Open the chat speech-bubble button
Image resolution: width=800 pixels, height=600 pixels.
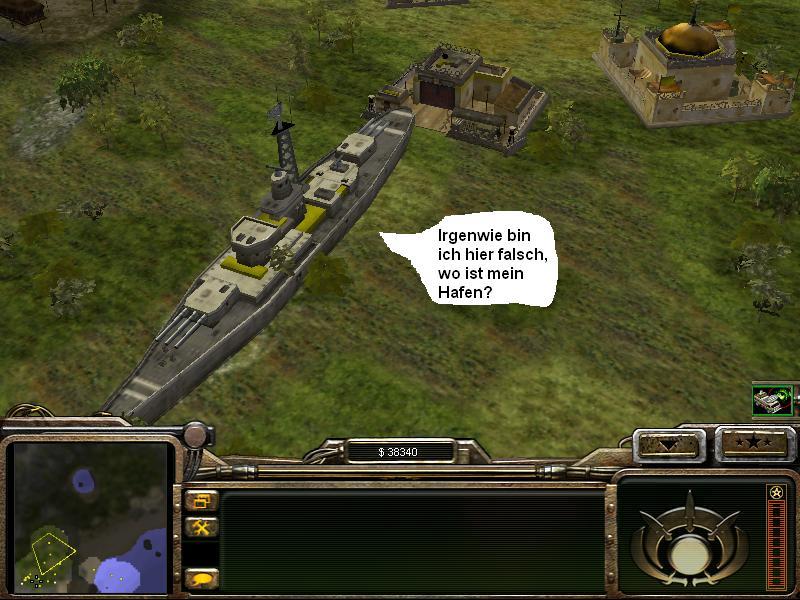[x=201, y=578]
